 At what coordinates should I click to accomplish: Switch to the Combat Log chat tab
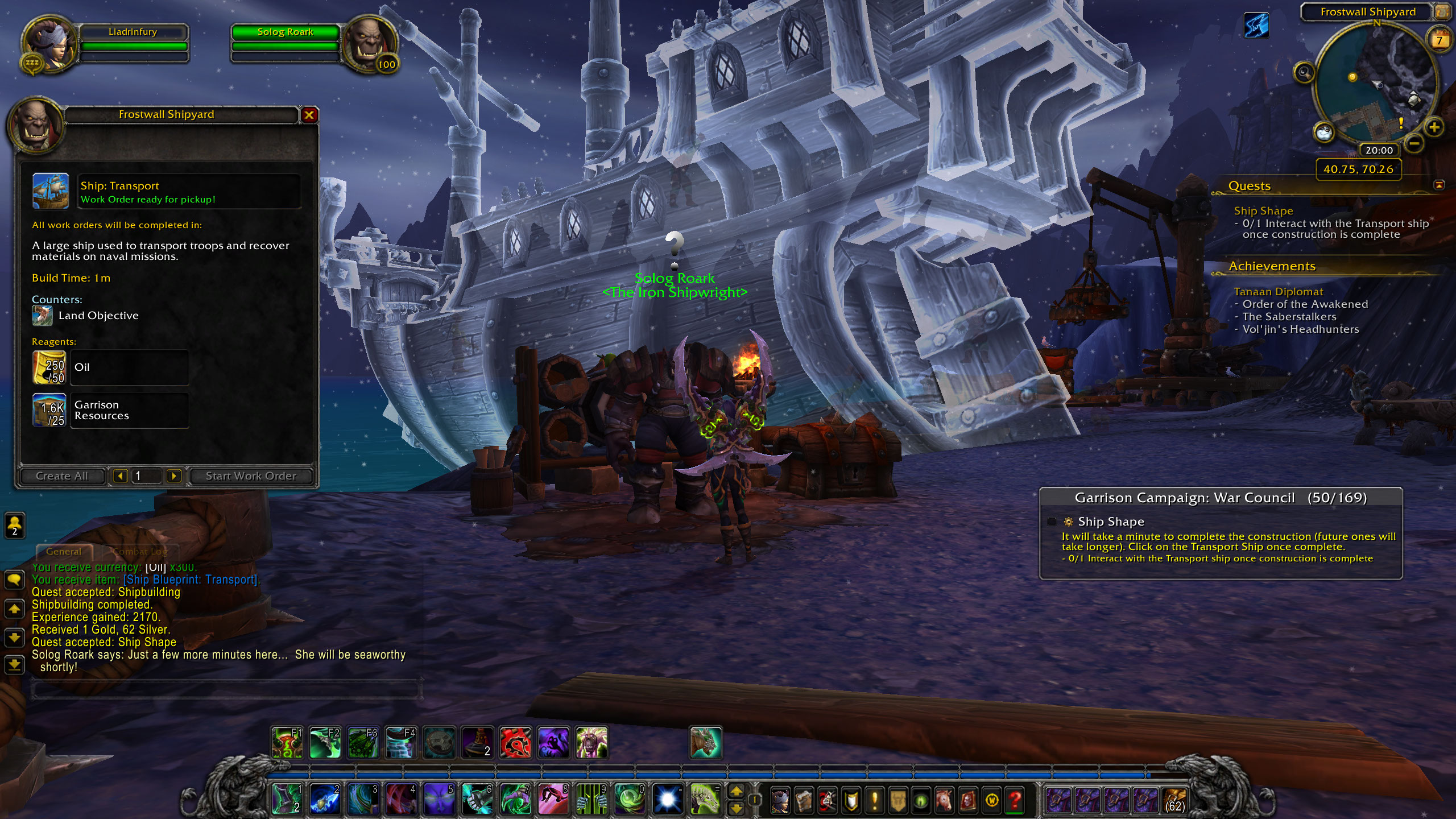pos(140,552)
